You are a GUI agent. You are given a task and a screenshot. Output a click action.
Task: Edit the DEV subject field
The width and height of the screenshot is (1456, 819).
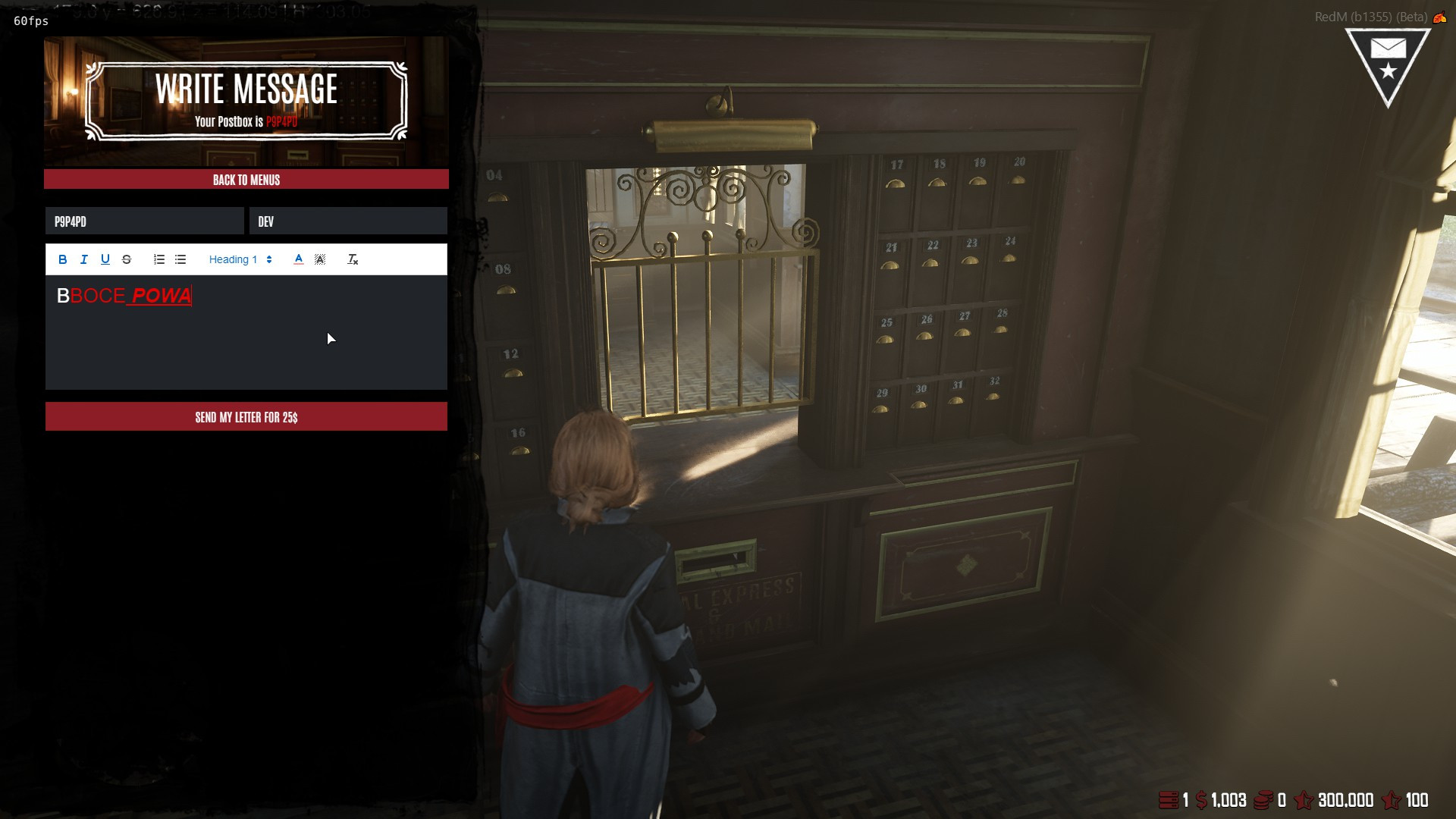pos(348,221)
